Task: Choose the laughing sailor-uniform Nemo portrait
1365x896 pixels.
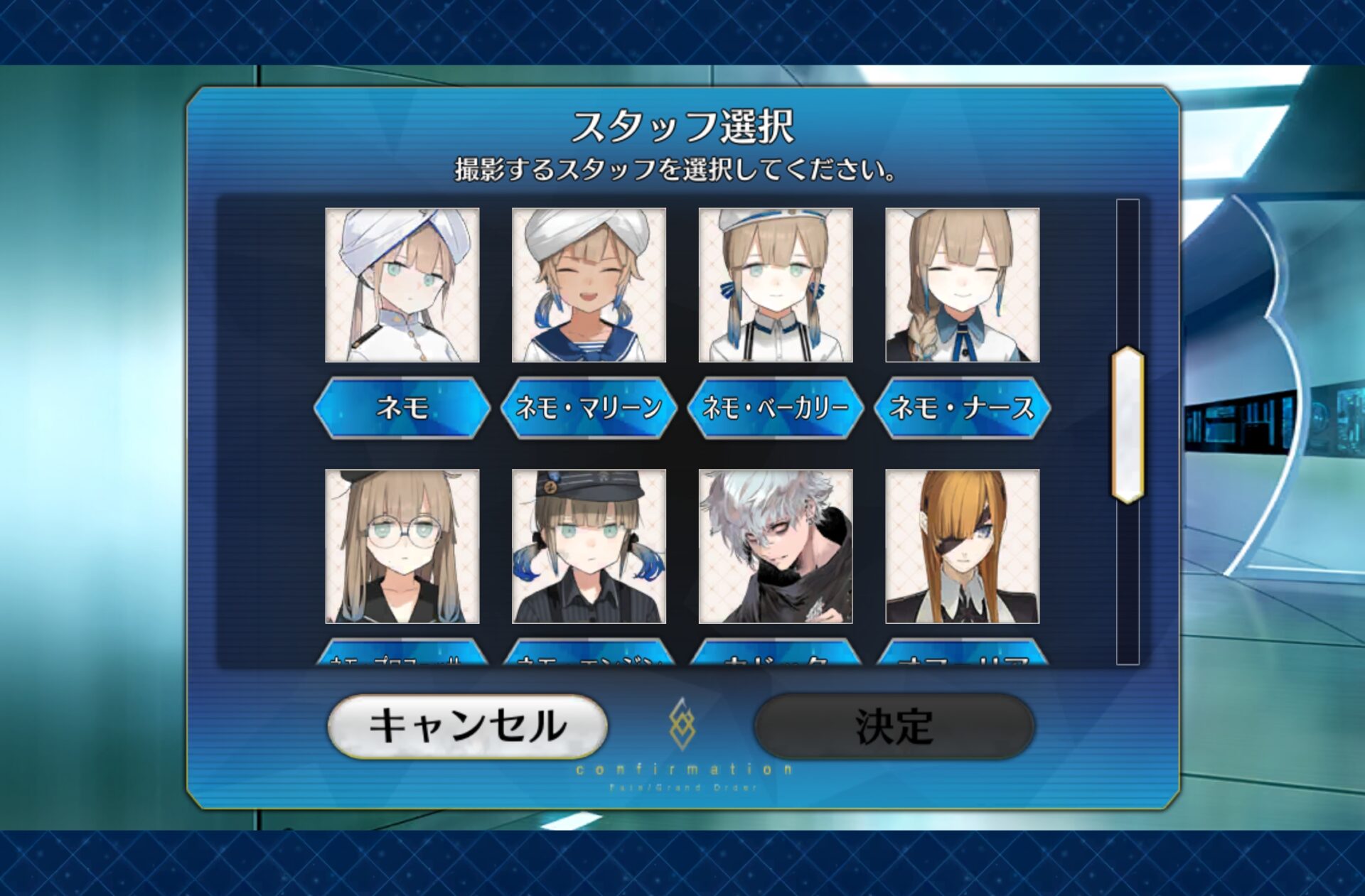Action: point(589,285)
